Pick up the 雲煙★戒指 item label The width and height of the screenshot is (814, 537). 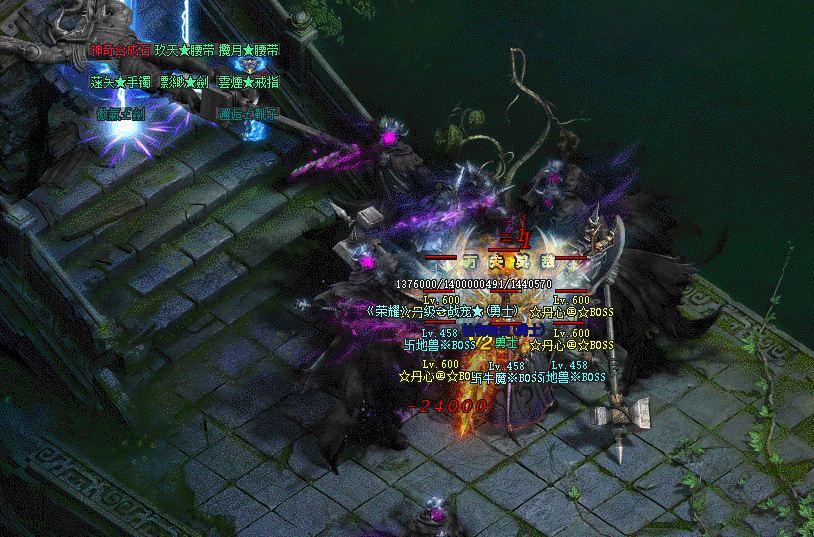[x=248, y=81]
